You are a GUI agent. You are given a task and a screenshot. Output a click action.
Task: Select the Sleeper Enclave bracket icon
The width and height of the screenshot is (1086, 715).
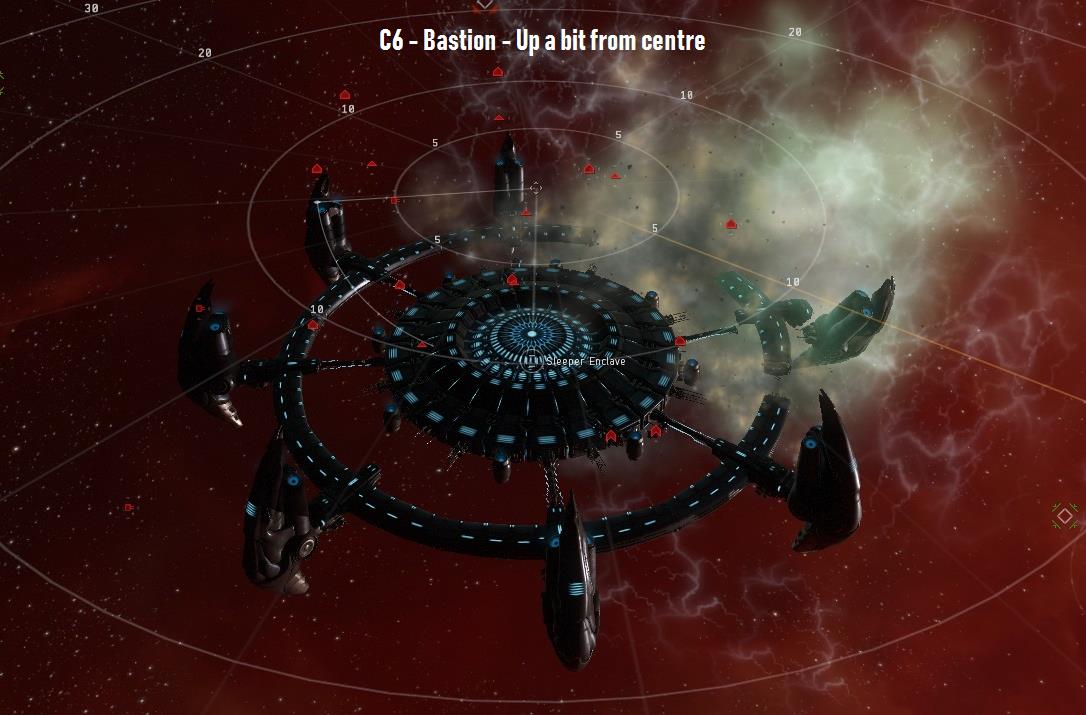coord(533,361)
